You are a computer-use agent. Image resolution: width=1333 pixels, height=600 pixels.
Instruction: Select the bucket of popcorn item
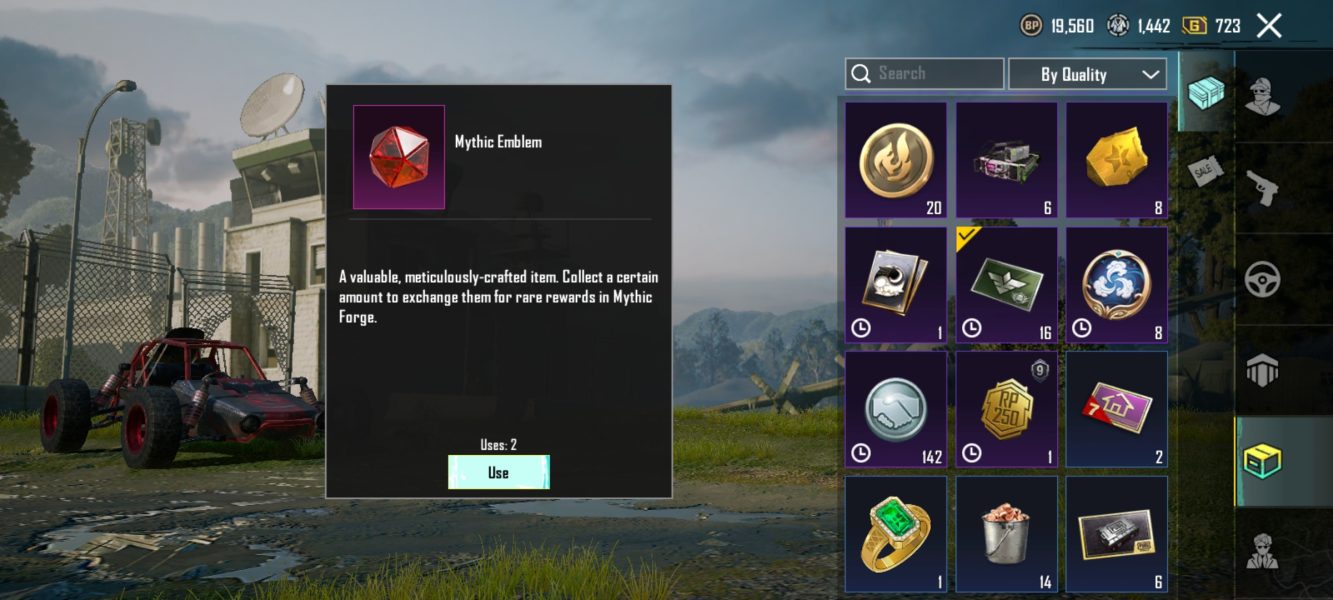coord(1006,533)
